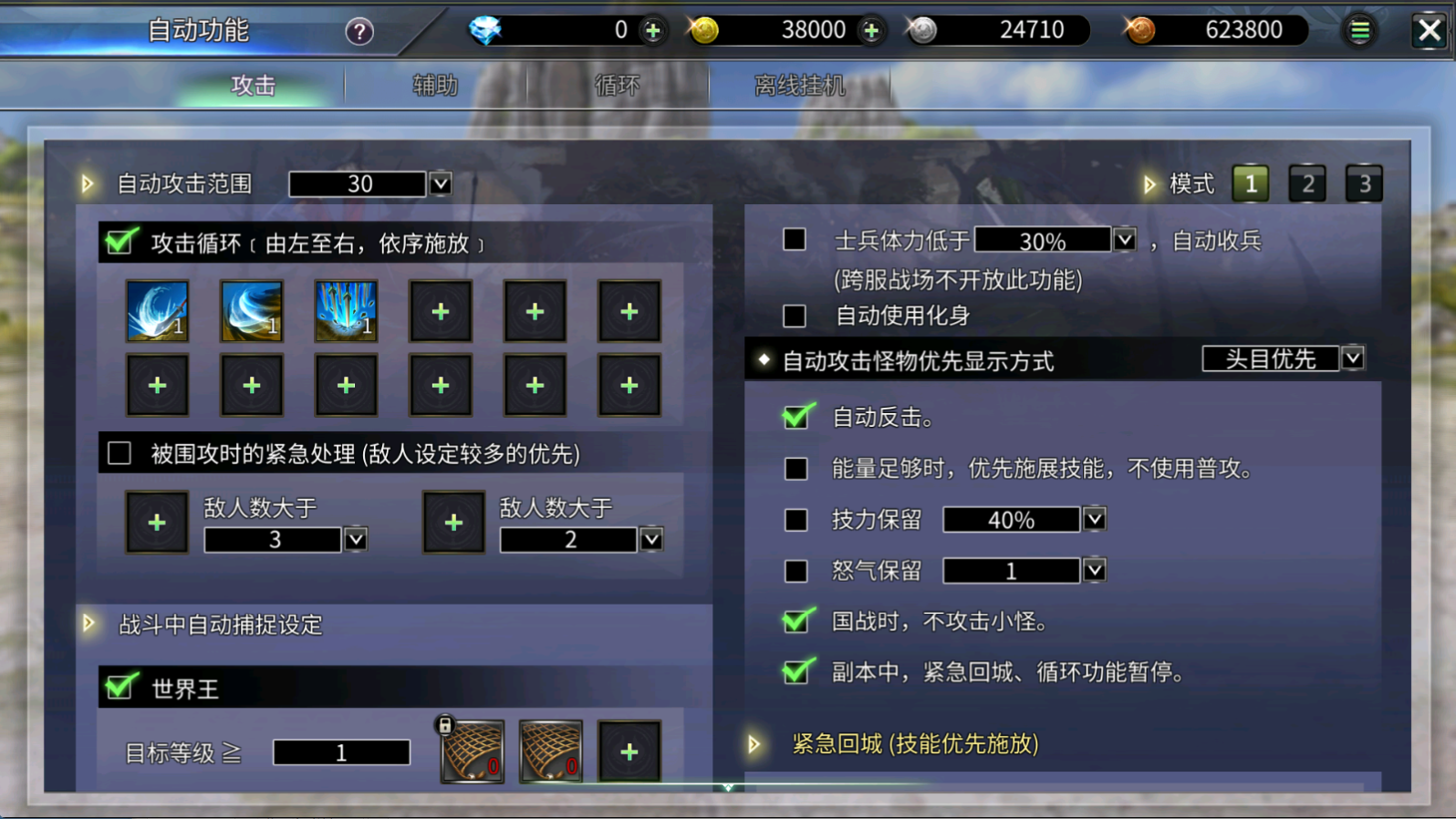Open the help question mark icon
This screenshot has width=1456, height=819.
click(x=359, y=30)
